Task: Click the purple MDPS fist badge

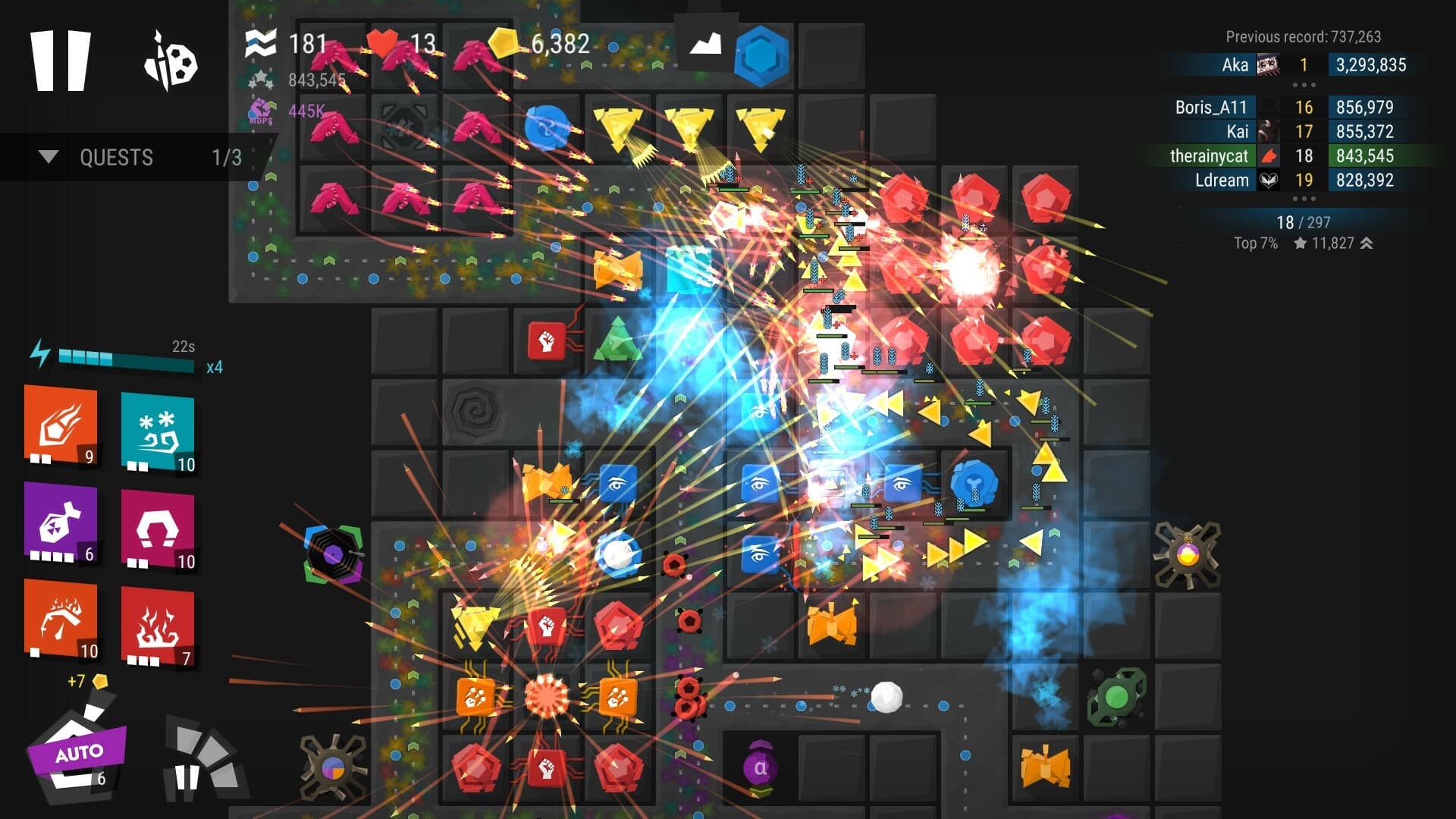Action: point(262,110)
